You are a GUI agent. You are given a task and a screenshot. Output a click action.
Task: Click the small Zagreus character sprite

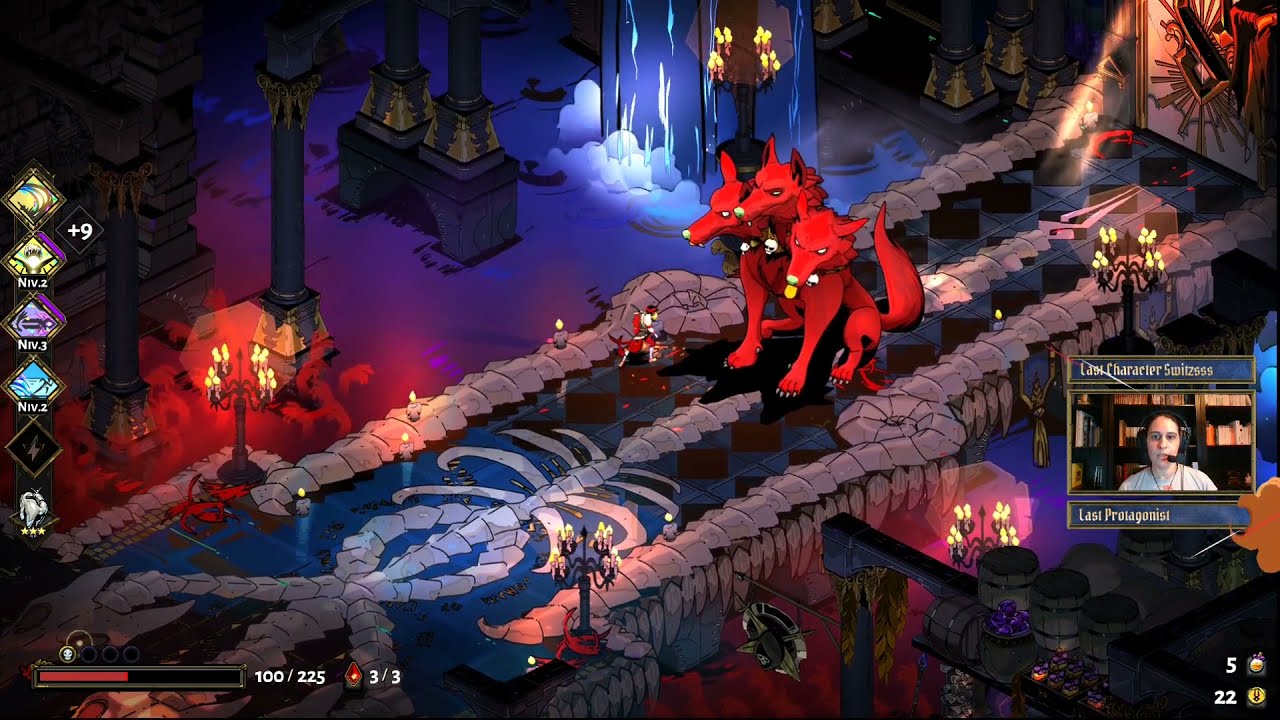click(645, 330)
